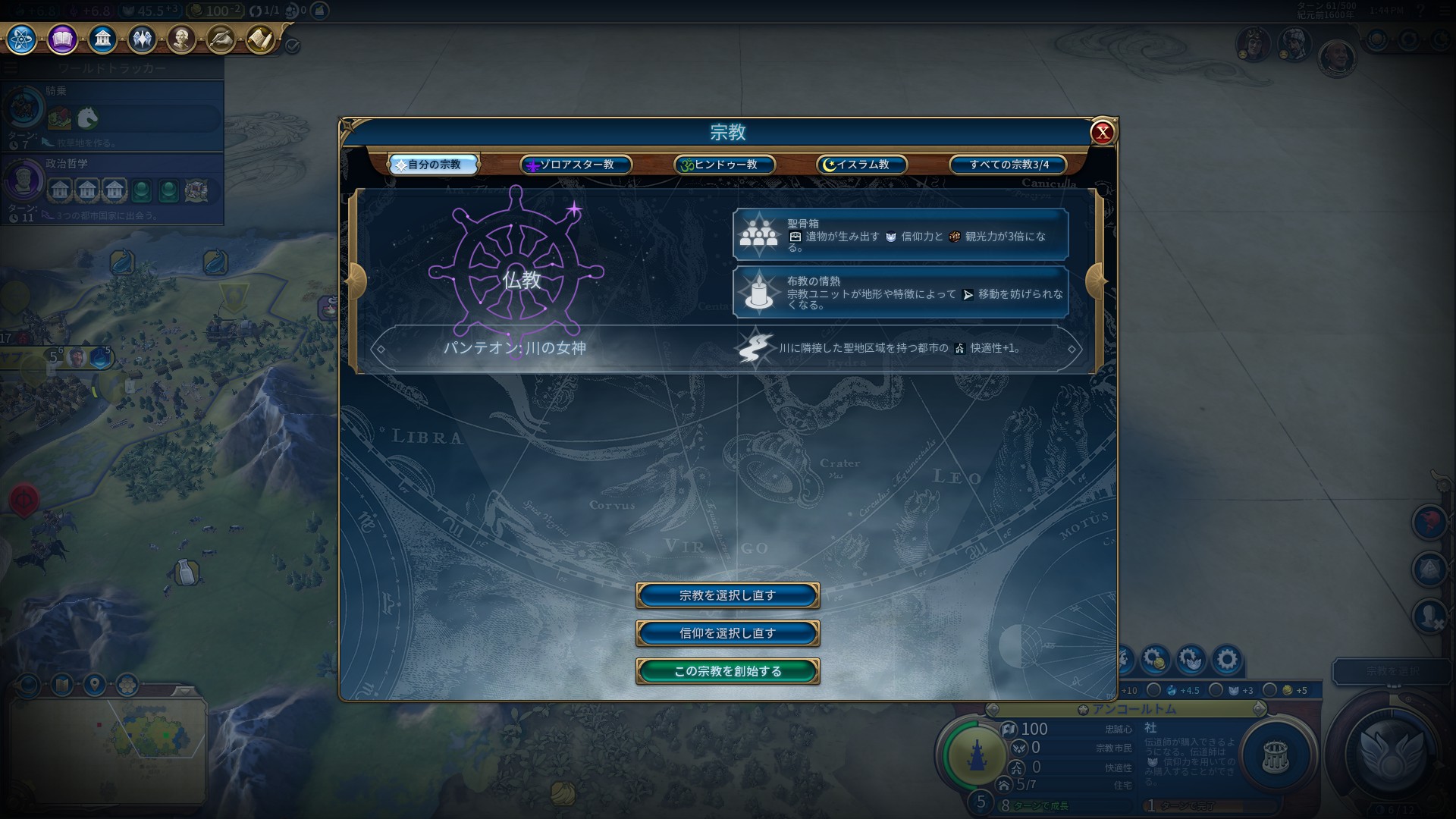Image resolution: width=1456 pixels, height=819 pixels.
Task: Confirm with この宗教を創始する button
Action: 727,671
